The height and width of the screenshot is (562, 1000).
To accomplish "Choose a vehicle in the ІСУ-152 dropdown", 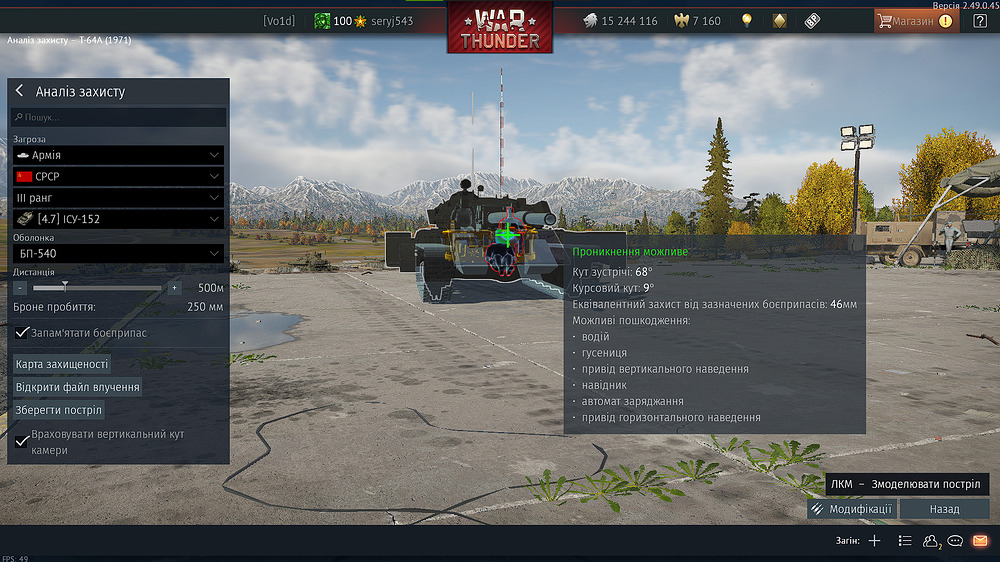I will (118, 219).
